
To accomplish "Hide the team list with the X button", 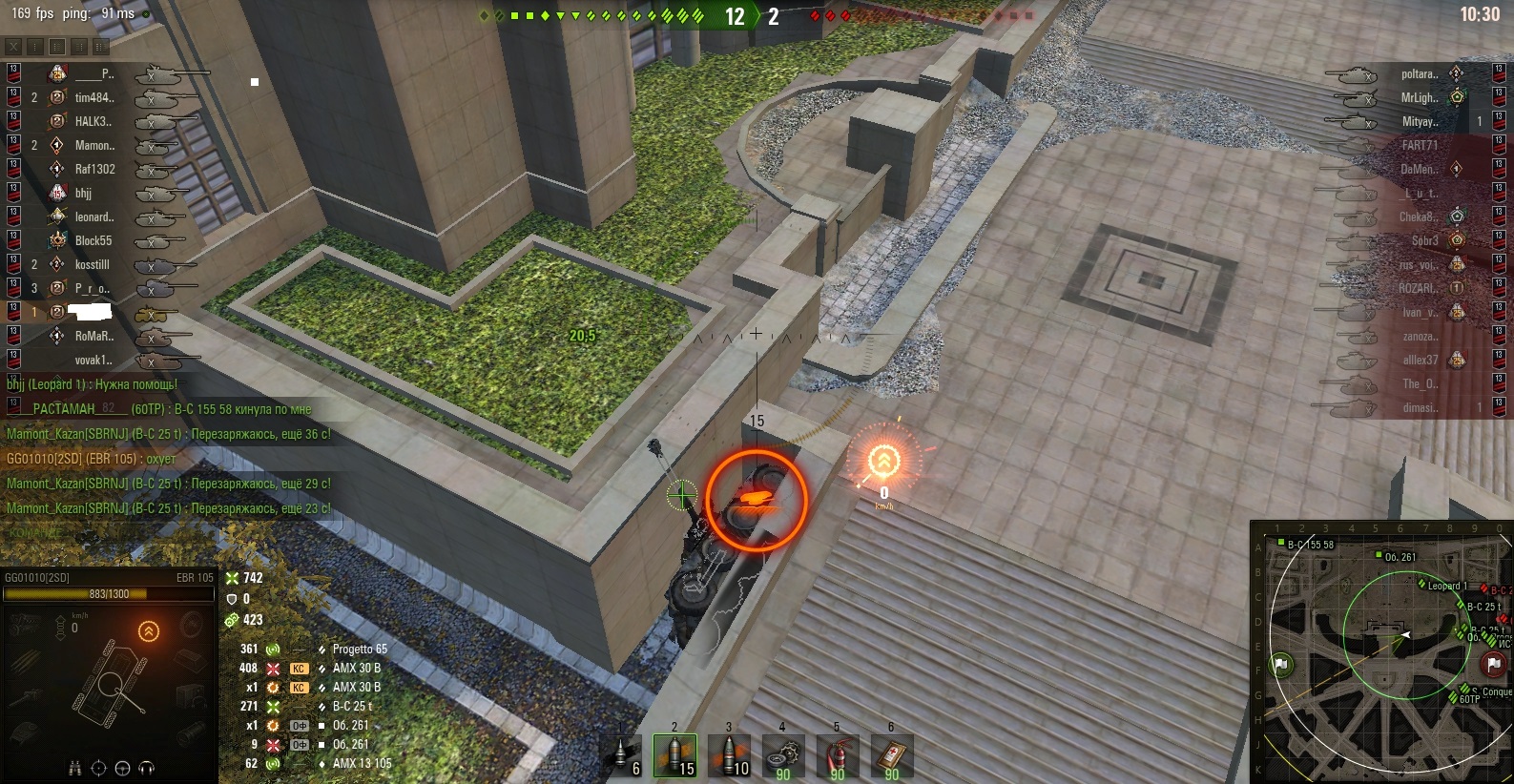I will (x=13, y=46).
